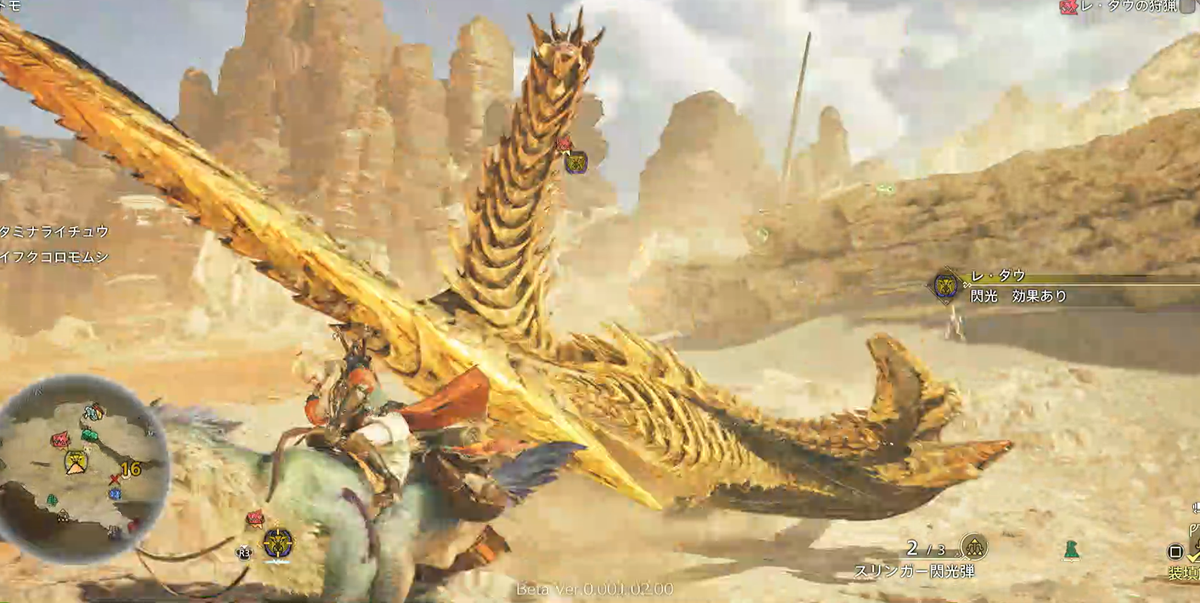Click the Rey Dau monster icon in the notification
The width and height of the screenshot is (1200, 603).
point(946,286)
